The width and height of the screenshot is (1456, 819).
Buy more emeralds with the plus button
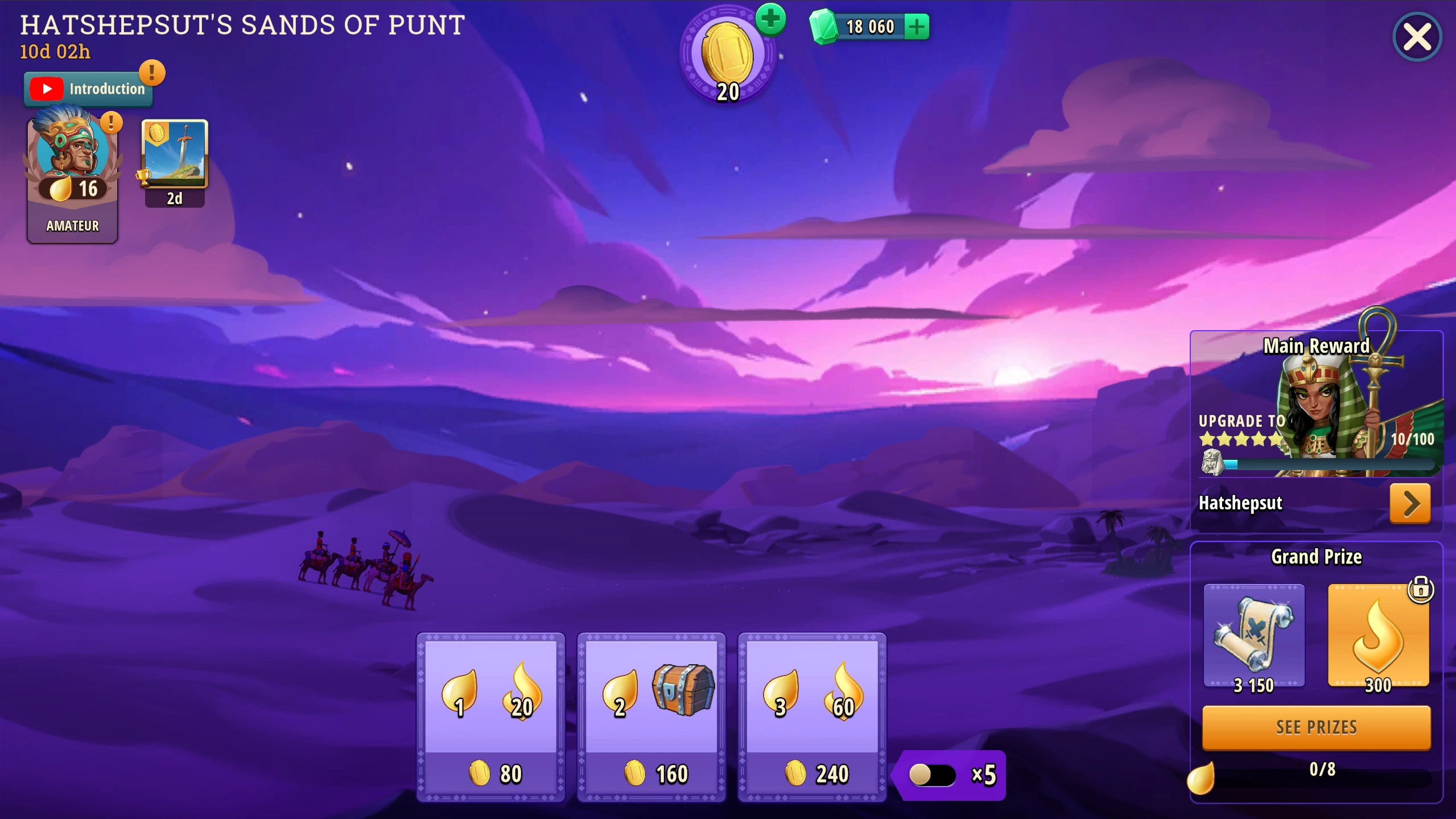point(917,27)
